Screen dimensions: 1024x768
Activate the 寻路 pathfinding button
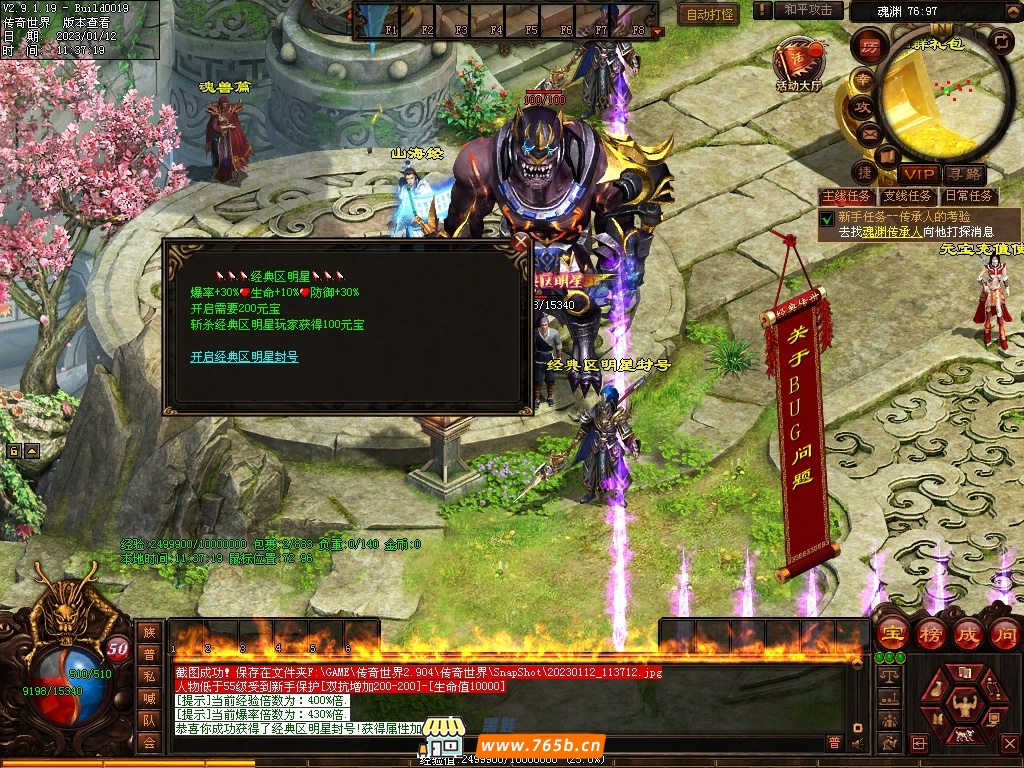coord(962,174)
